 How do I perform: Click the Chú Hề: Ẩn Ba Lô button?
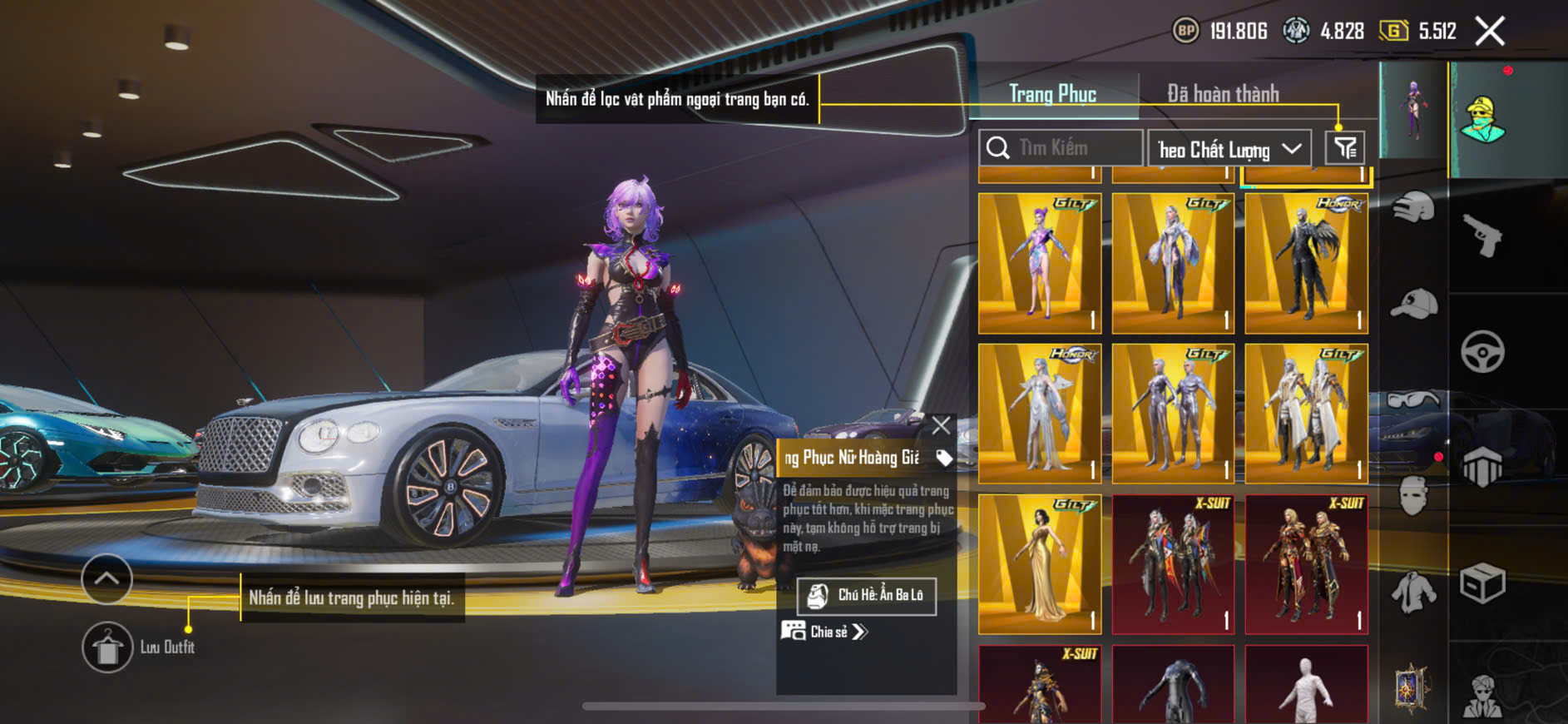click(866, 596)
